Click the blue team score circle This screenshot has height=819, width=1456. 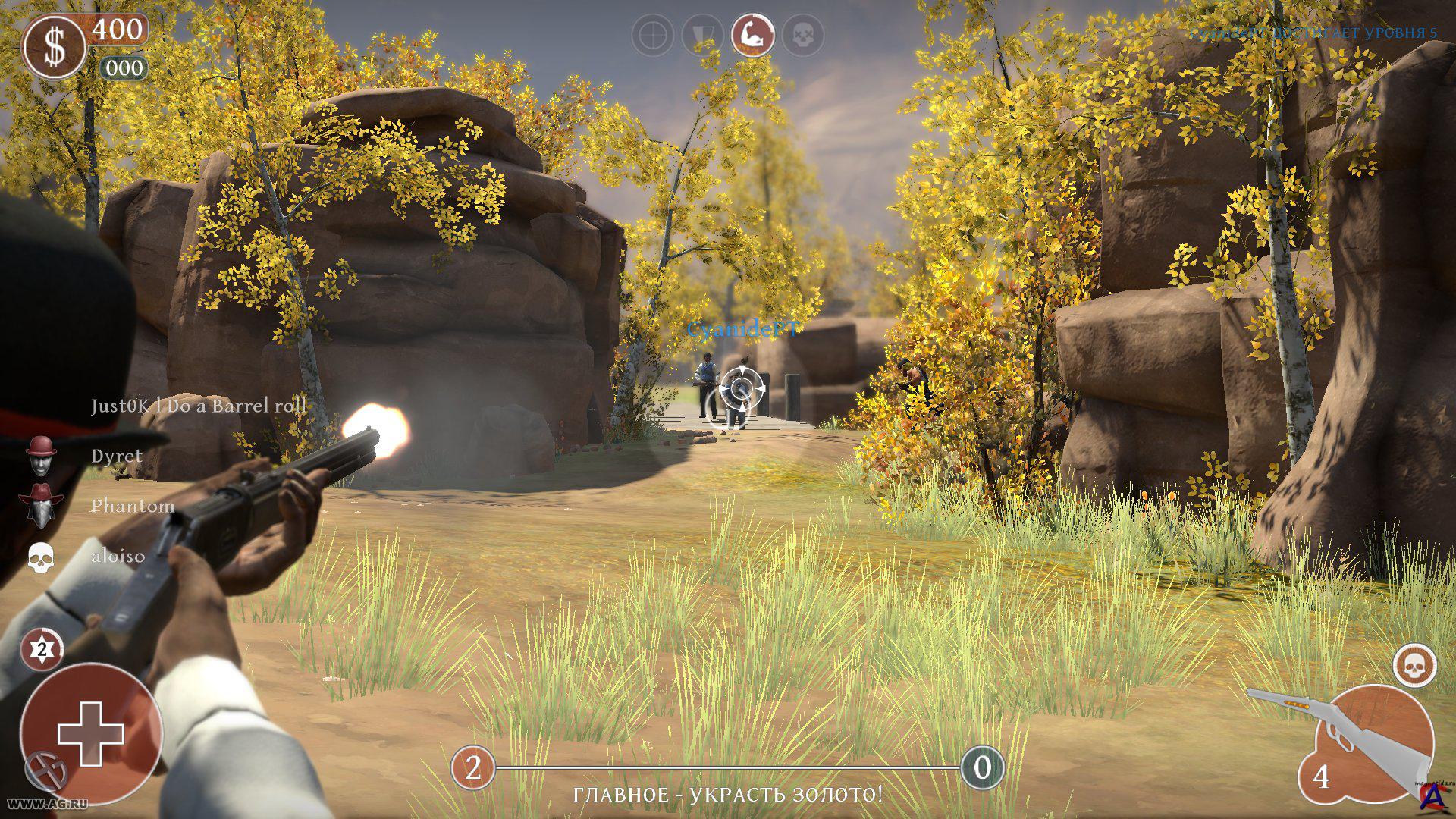pyautogui.click(x=982, y=768)
